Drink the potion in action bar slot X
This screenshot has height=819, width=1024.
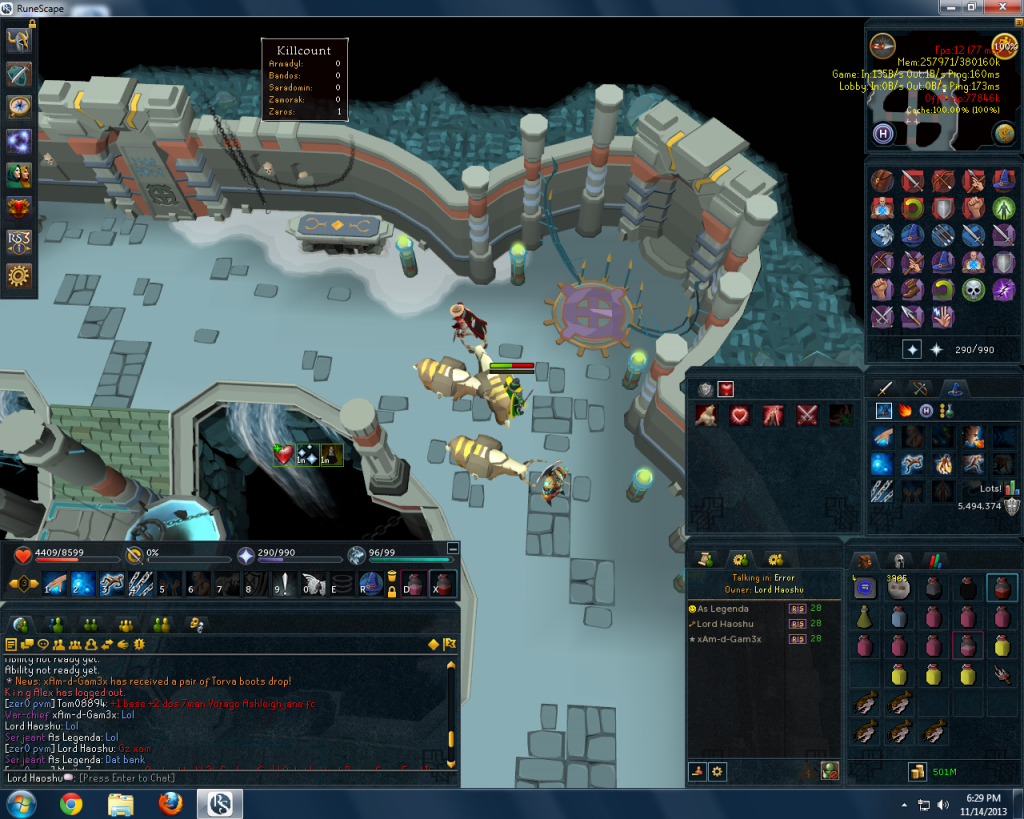[x=441, y=583]
